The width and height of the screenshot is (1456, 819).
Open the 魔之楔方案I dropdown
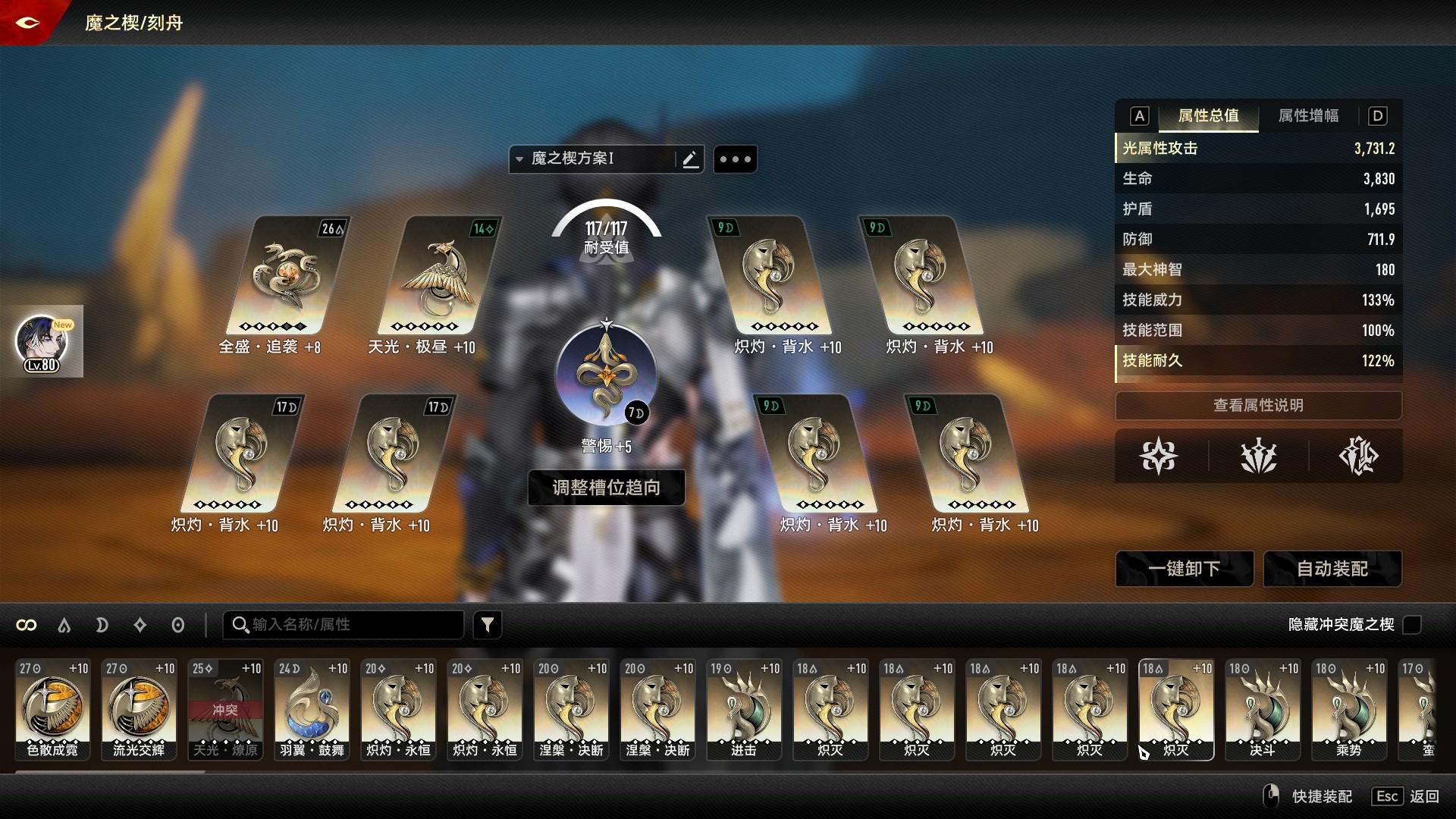(x=591, y=159)
